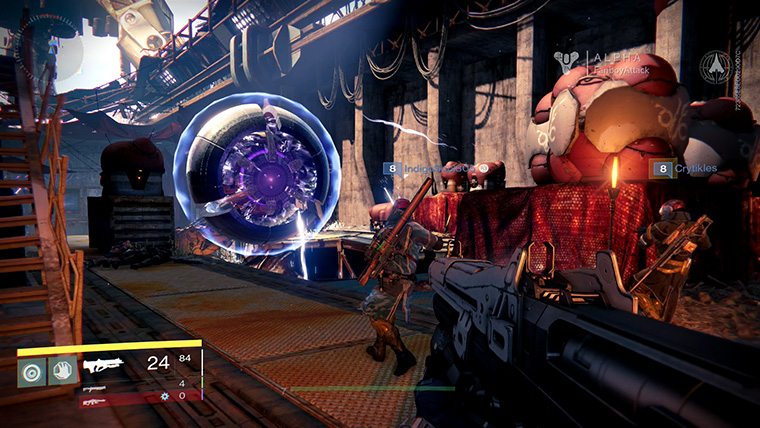Switch to the special weapon icon
760x428 pixels.
95,387
